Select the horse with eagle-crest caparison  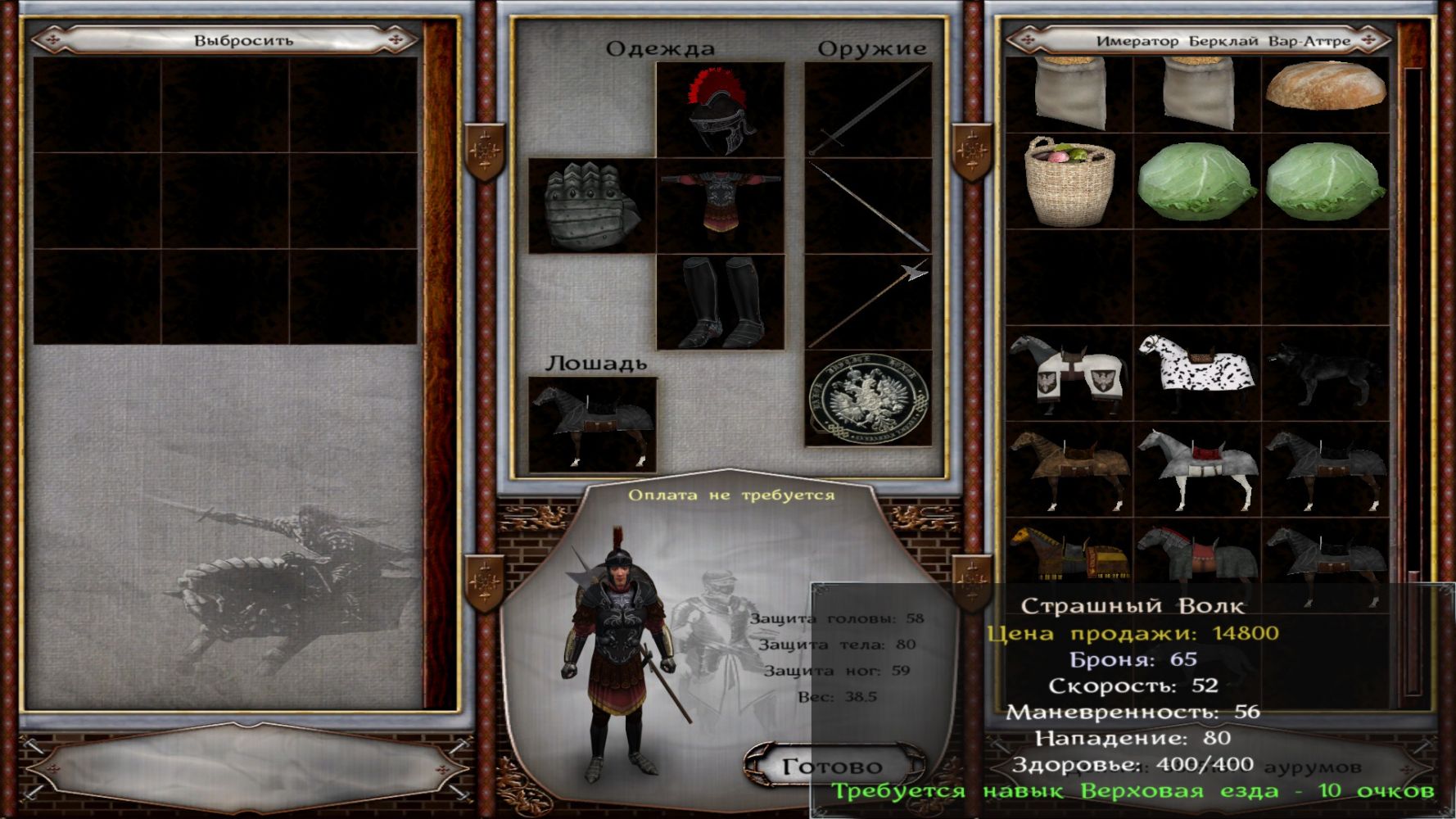pyautogui.click(x=1069, y=373)
